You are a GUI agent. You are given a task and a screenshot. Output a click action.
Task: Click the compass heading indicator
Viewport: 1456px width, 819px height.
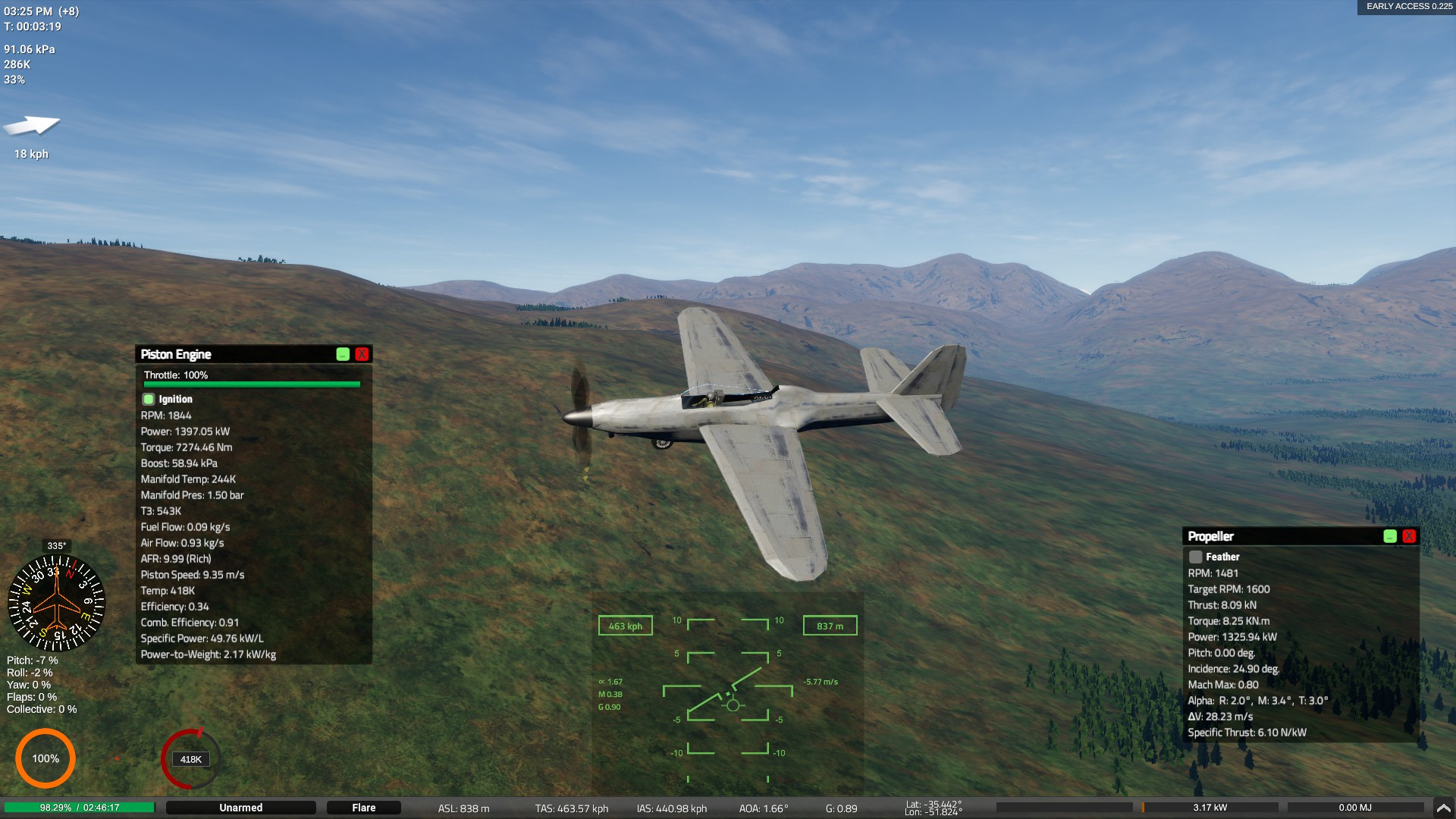56,604
